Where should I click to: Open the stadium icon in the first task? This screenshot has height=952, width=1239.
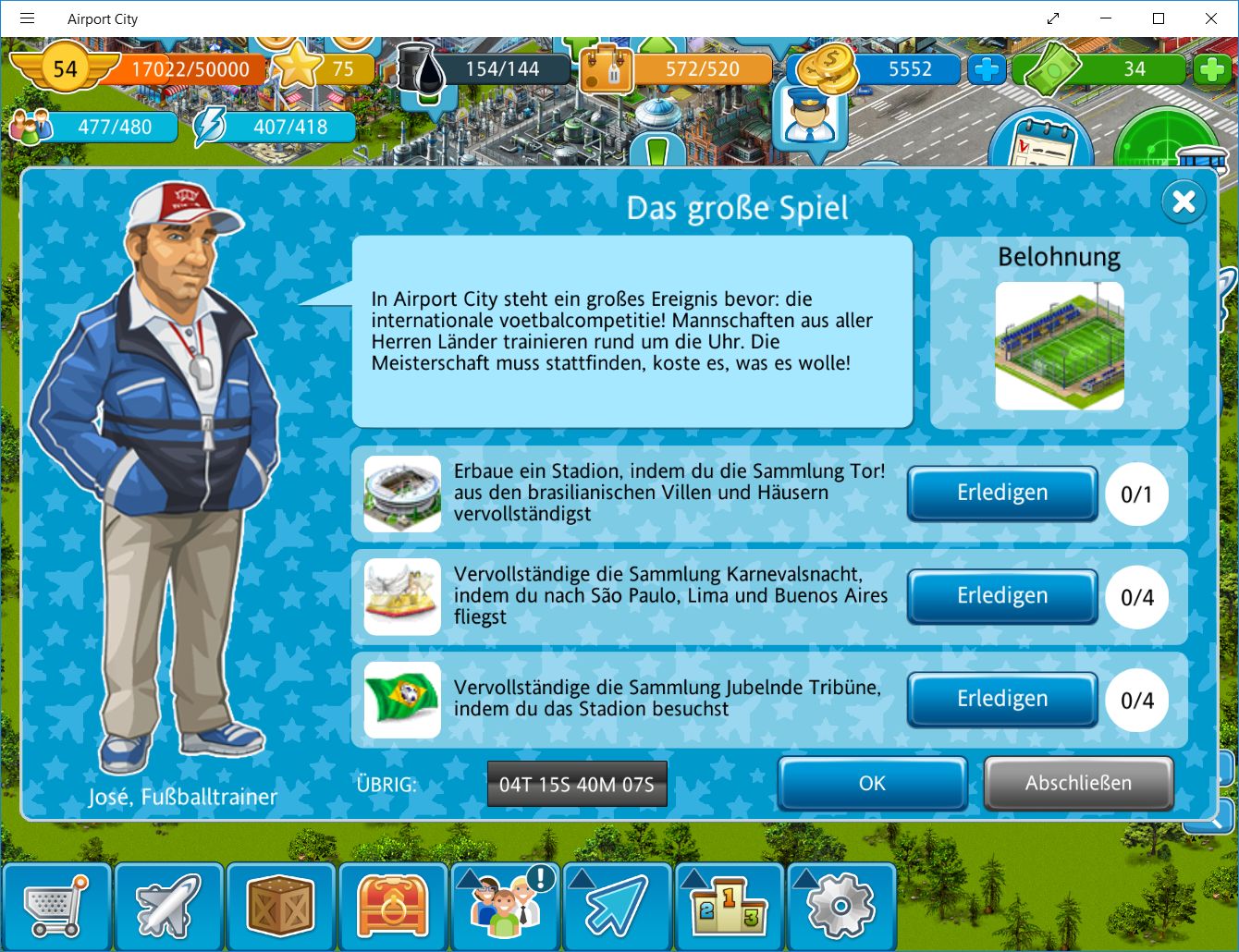402,494
